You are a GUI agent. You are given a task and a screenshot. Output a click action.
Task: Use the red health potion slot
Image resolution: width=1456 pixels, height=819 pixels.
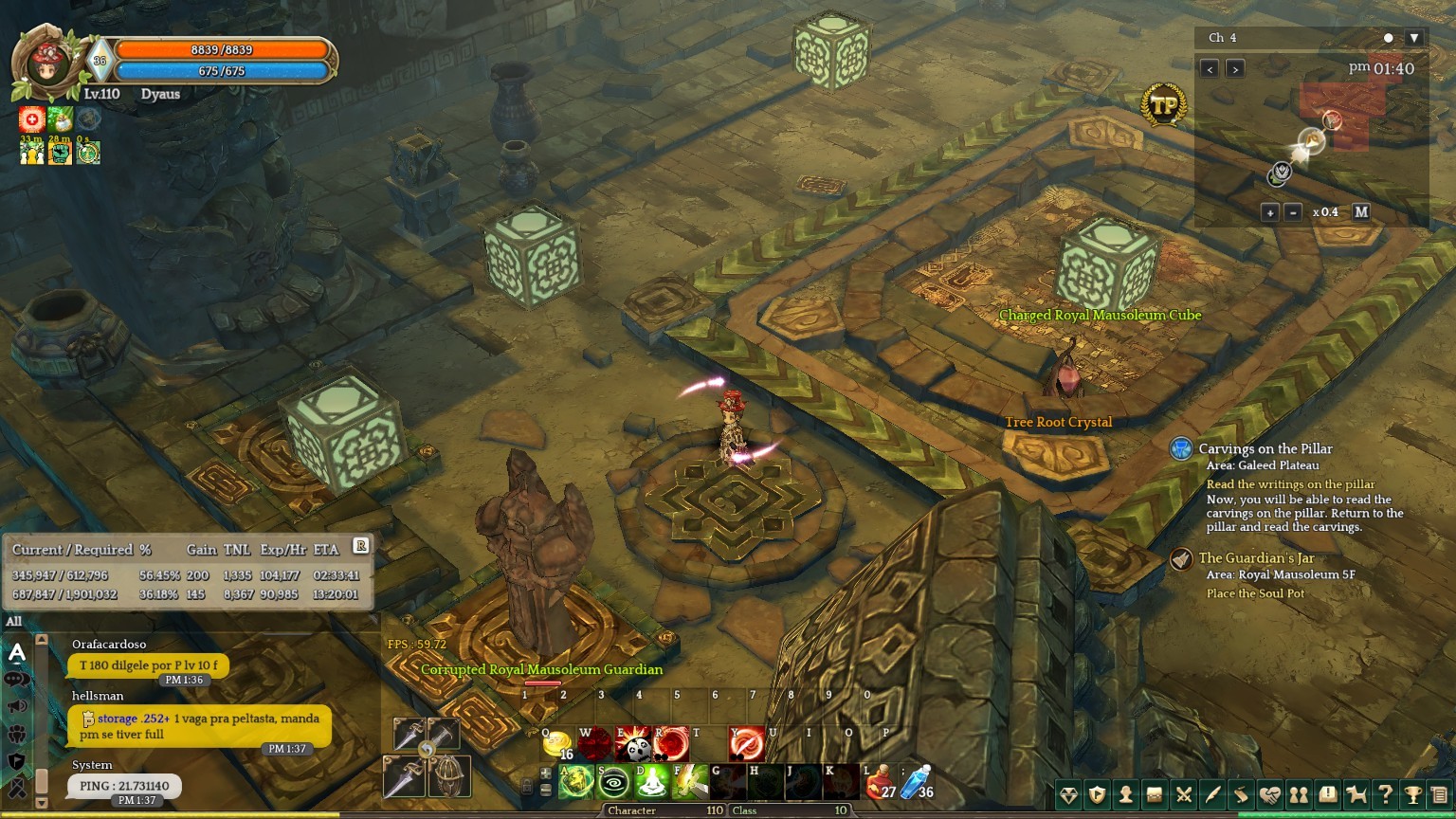[881, 781]
